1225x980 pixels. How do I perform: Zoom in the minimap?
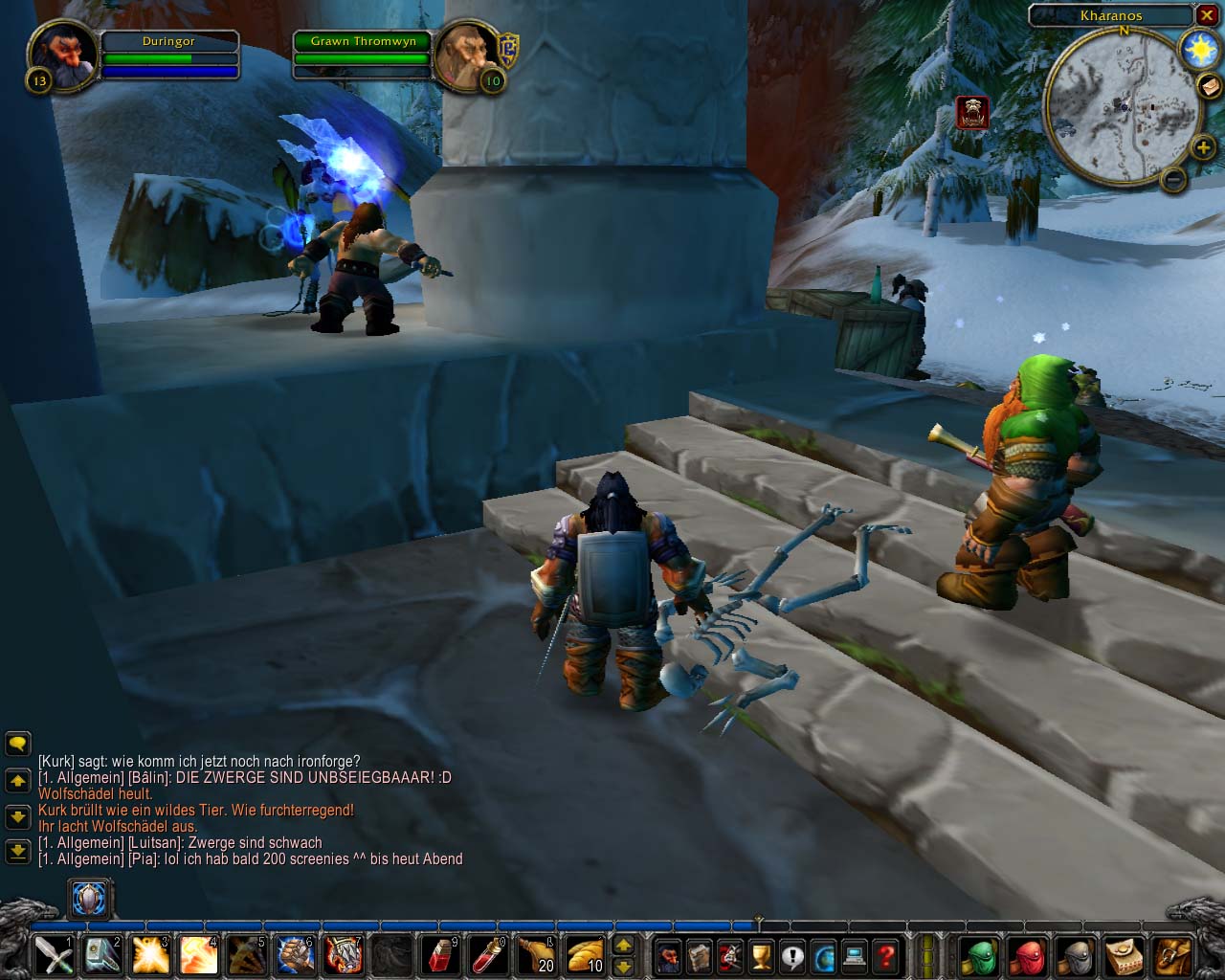(1202, 147)
